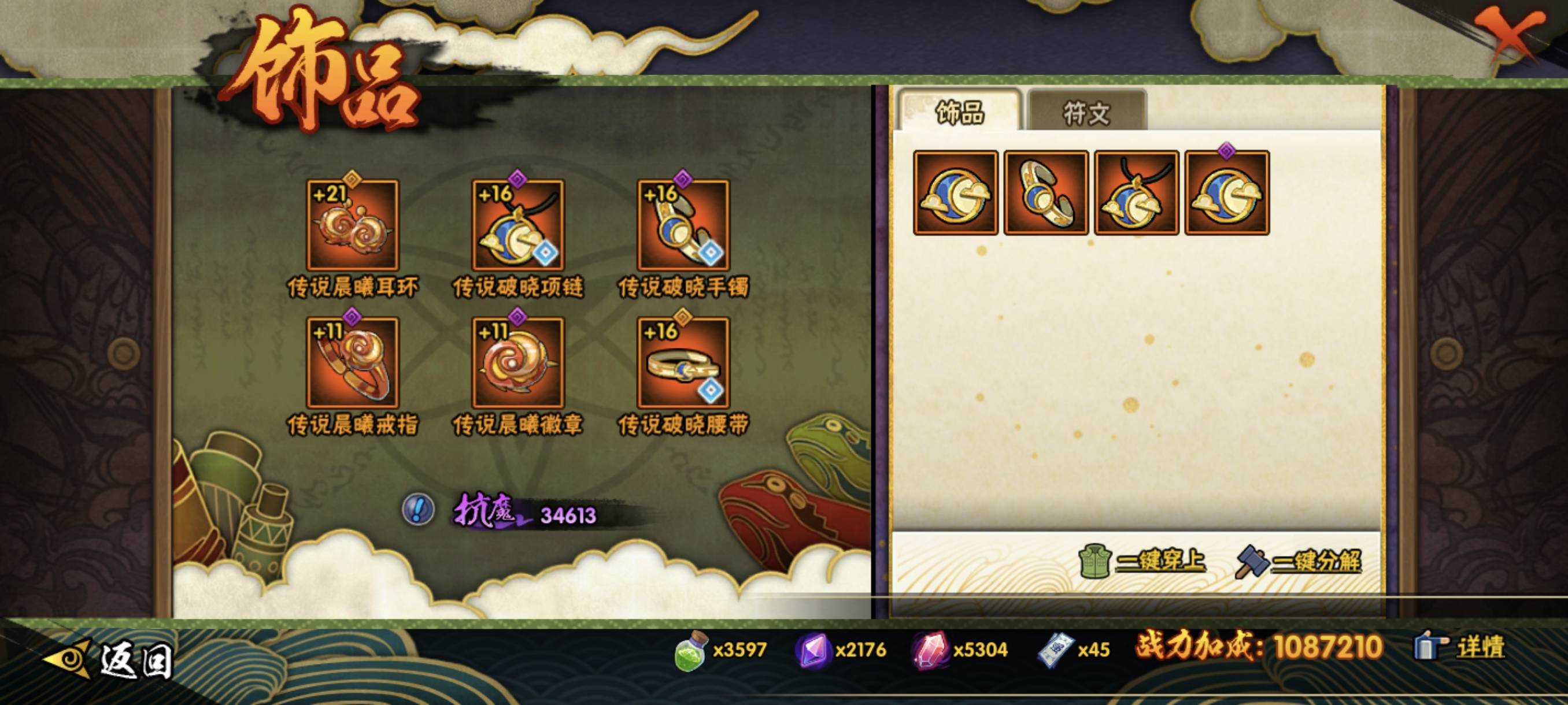Switch to the 符文 tab
1568x705 pixels.
pyautogui.click(x=1086, y=112)
